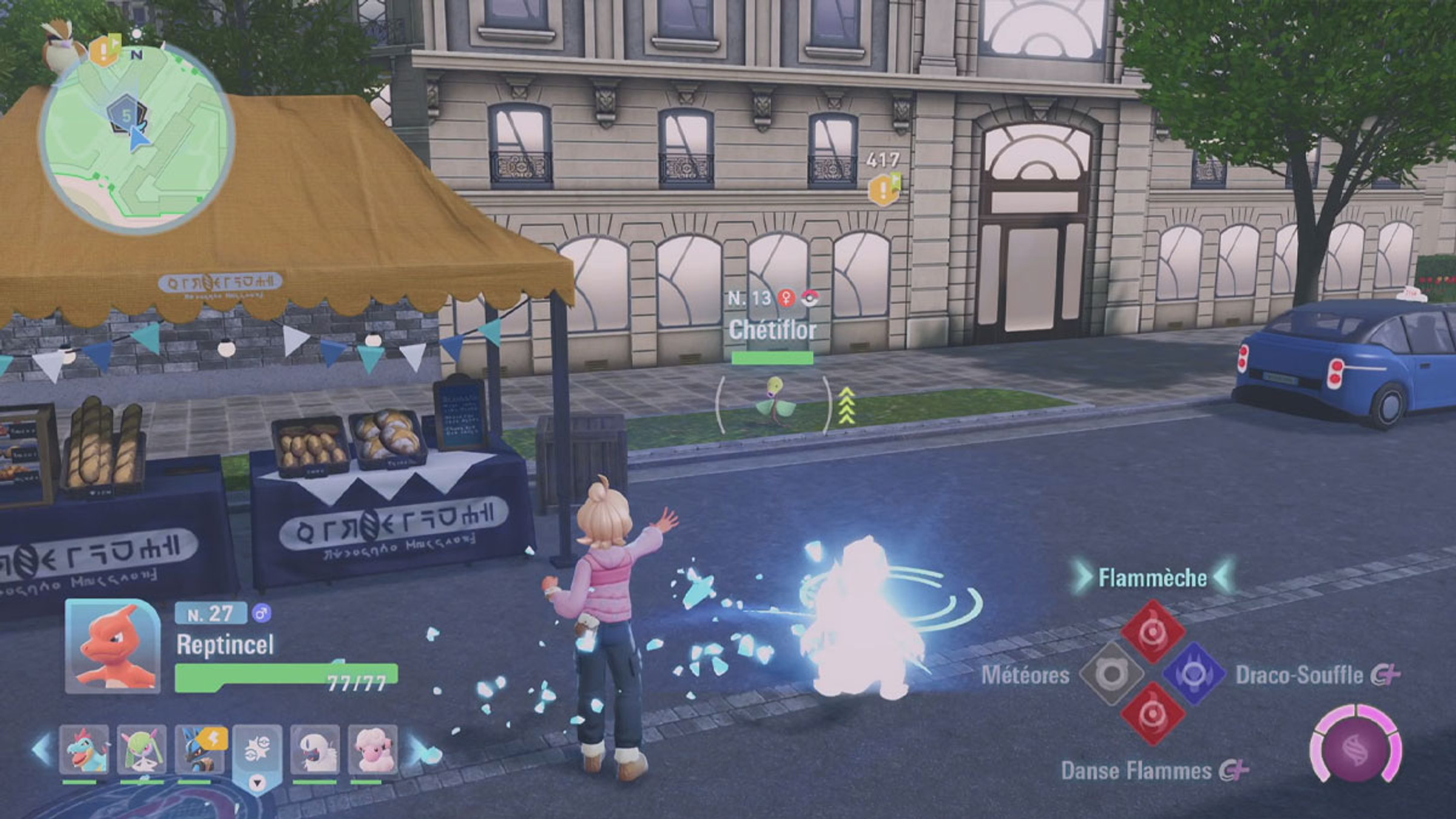Select the 417 distance quest waypoint marker
Viewport: 1456px width, 819px height.
point(883,189)
